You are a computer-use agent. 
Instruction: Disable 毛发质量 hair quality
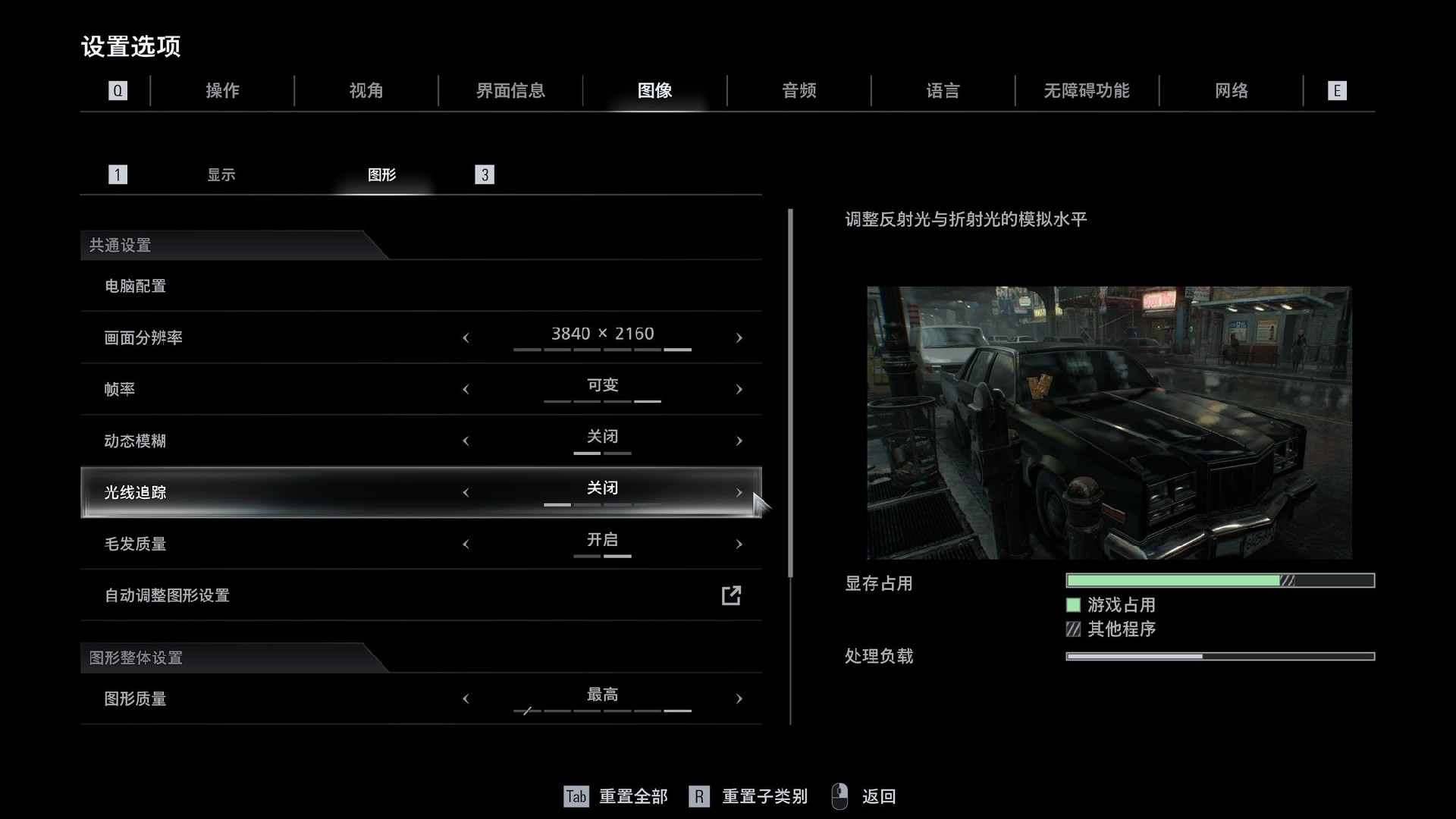tap(466, 544)
